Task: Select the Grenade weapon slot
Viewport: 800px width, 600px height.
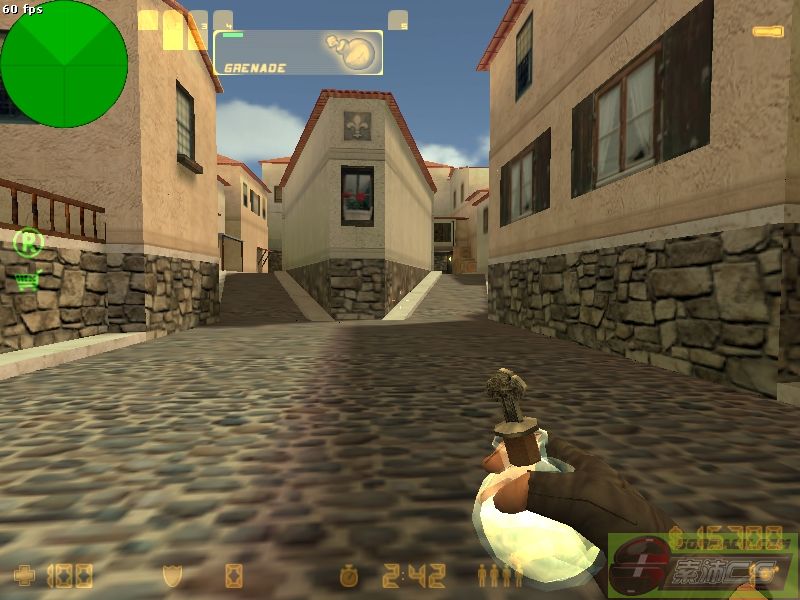Action: click(298, 52)
